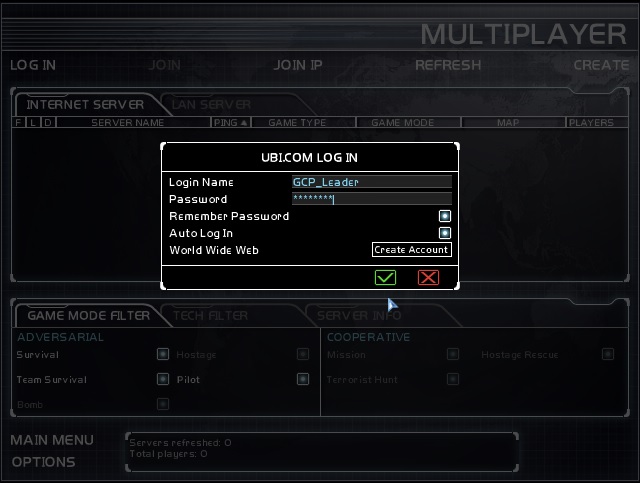Cancel login with the red X
640x483 pixels.
(428, 277)
